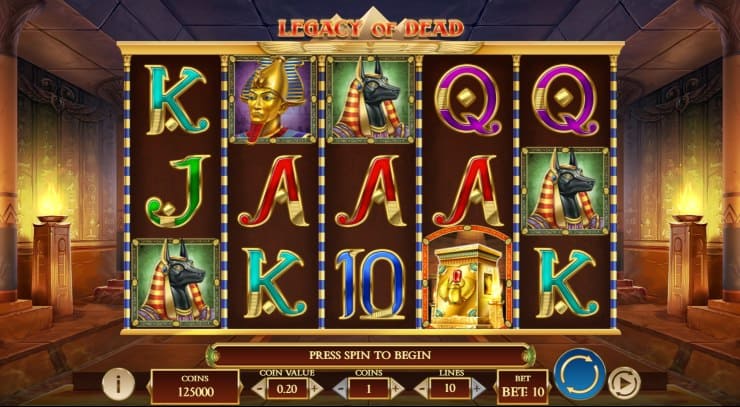
Task: Open the paytable info button
Action: (x=118, y=384)
